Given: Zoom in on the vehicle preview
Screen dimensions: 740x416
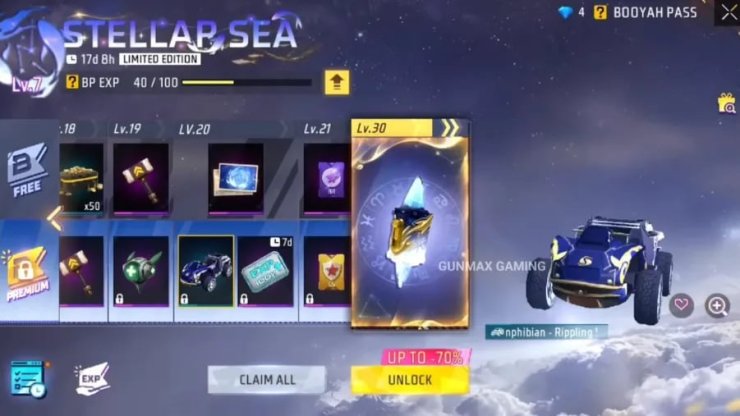Looking at the screenshot, I should point(716,306).
